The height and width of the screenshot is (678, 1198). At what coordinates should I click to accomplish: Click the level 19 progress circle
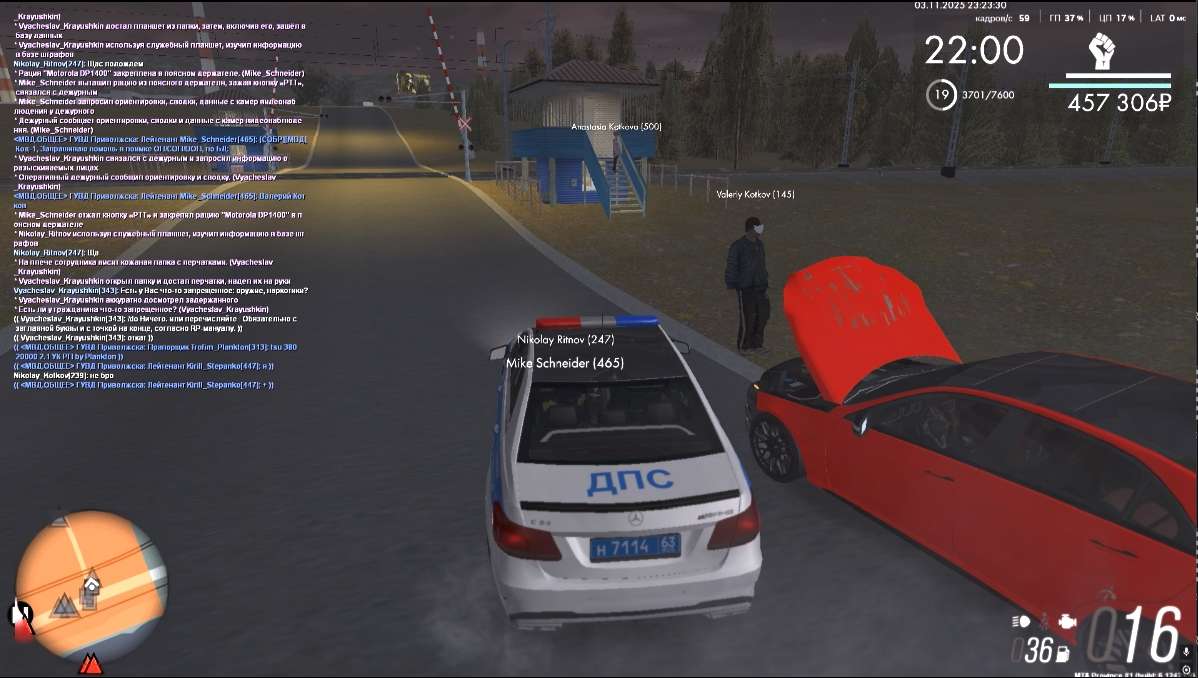pos(939,95)
